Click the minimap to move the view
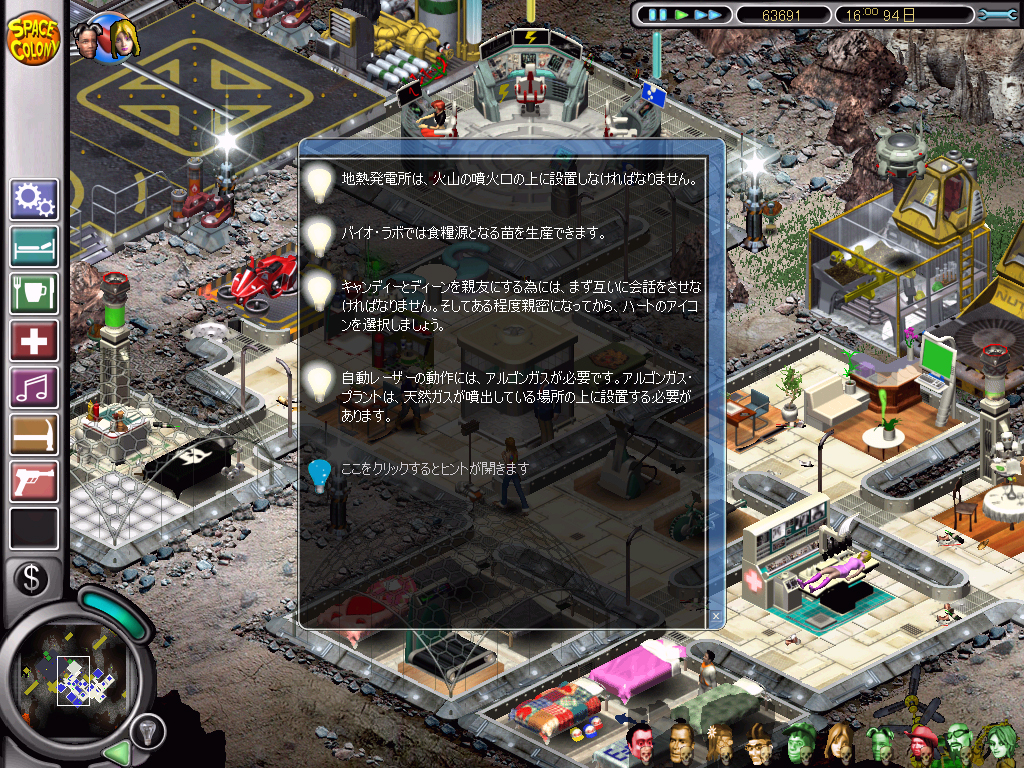 tap(75, 672)
